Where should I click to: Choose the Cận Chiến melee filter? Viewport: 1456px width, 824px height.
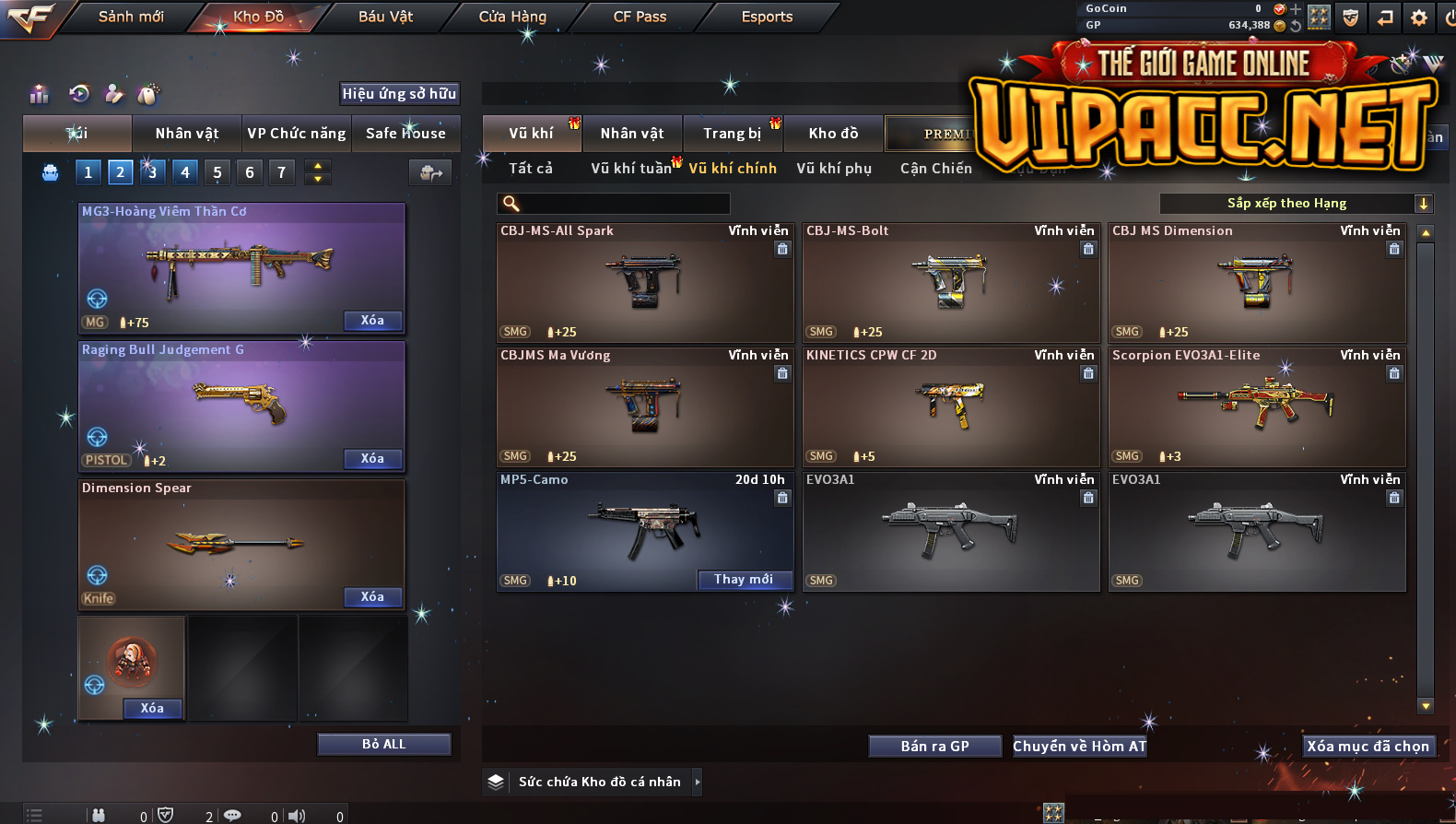click(935, 169)
